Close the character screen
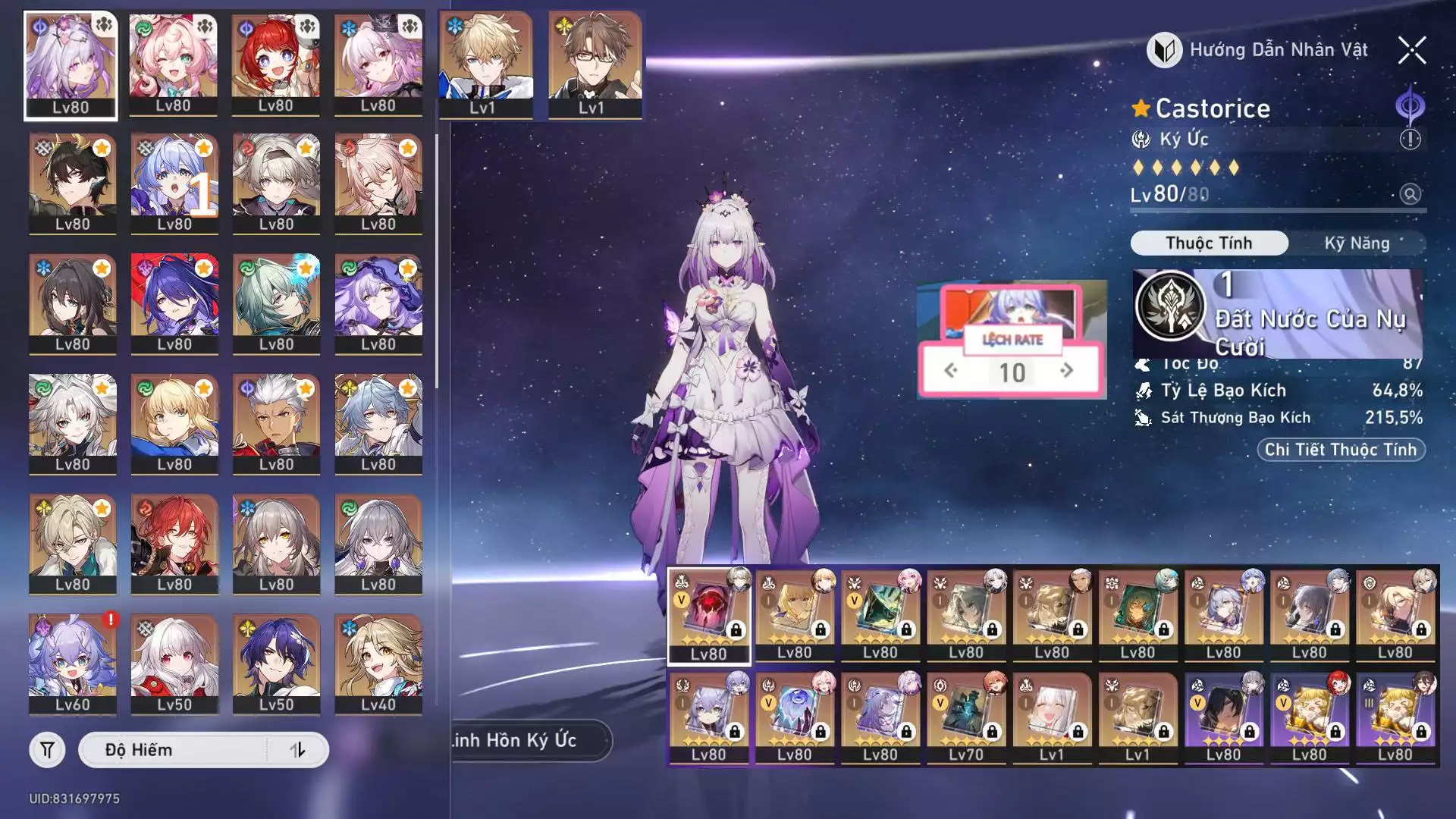This screenshot has width=1456, height=819. point(1411,51)
